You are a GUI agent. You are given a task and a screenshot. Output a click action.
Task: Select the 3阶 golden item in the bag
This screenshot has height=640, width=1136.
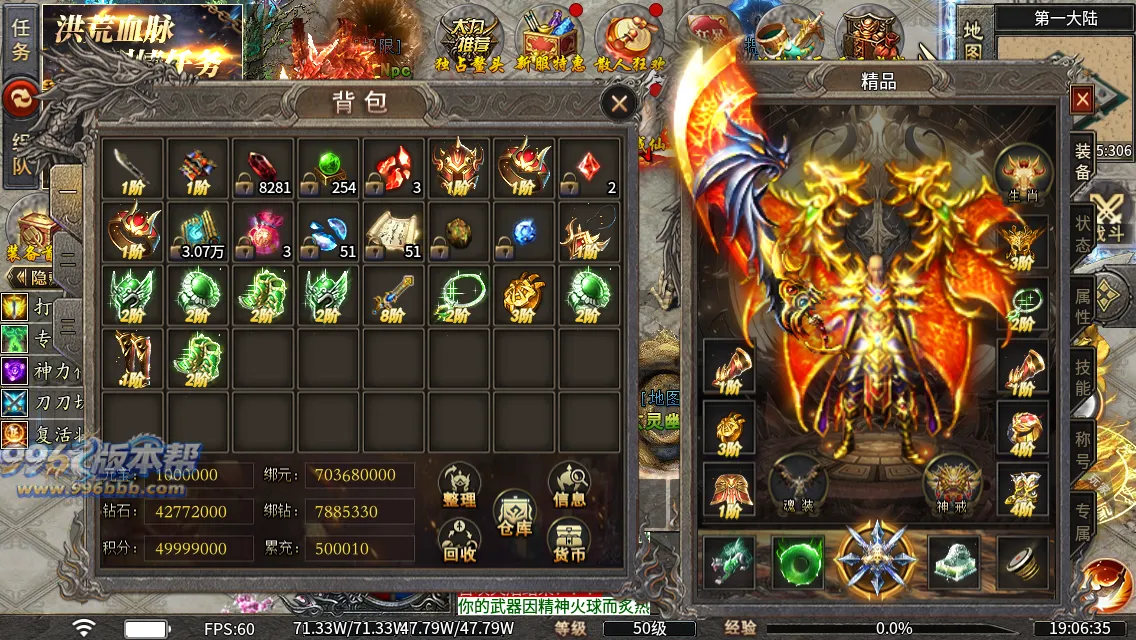522,295
